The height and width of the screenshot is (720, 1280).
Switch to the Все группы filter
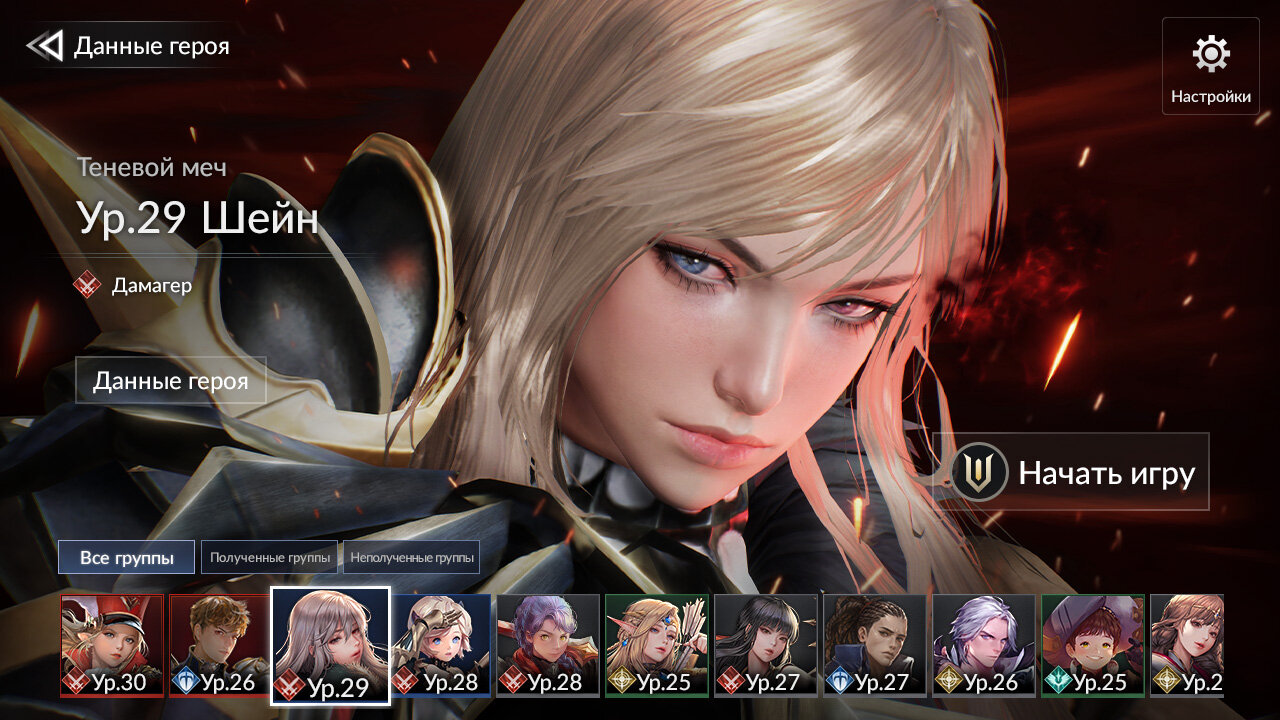point(126,557)
